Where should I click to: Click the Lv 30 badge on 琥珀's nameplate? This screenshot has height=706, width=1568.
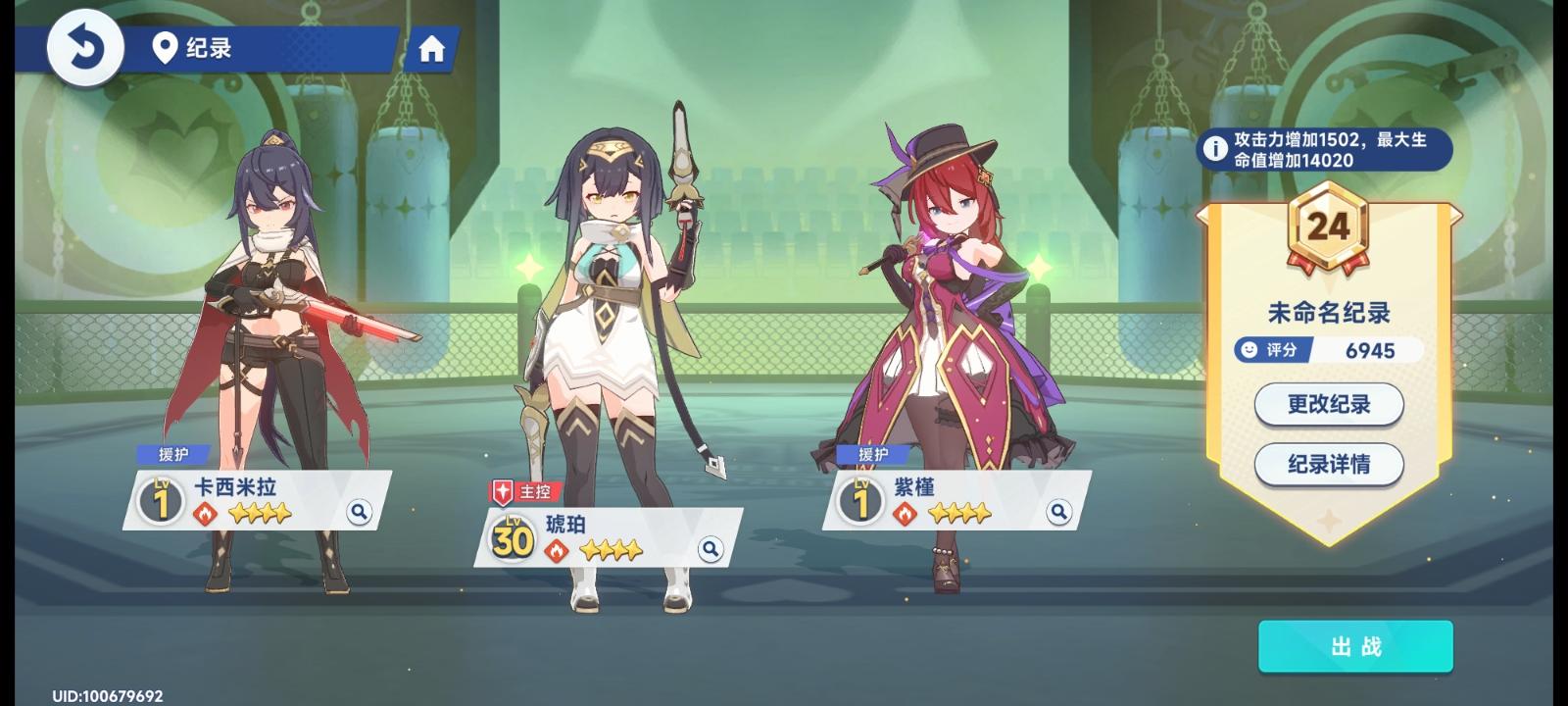tap(510, 538)
